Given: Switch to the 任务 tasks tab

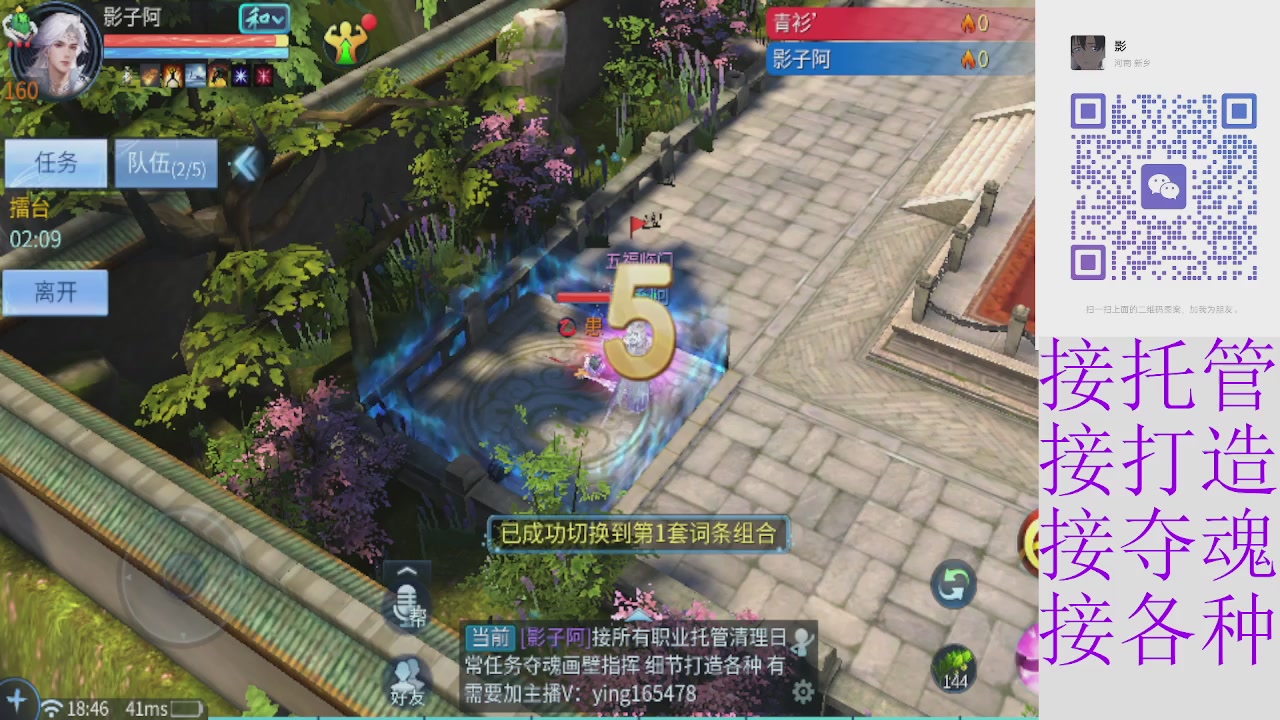Looking at the screenshot, I should point(55,163).
